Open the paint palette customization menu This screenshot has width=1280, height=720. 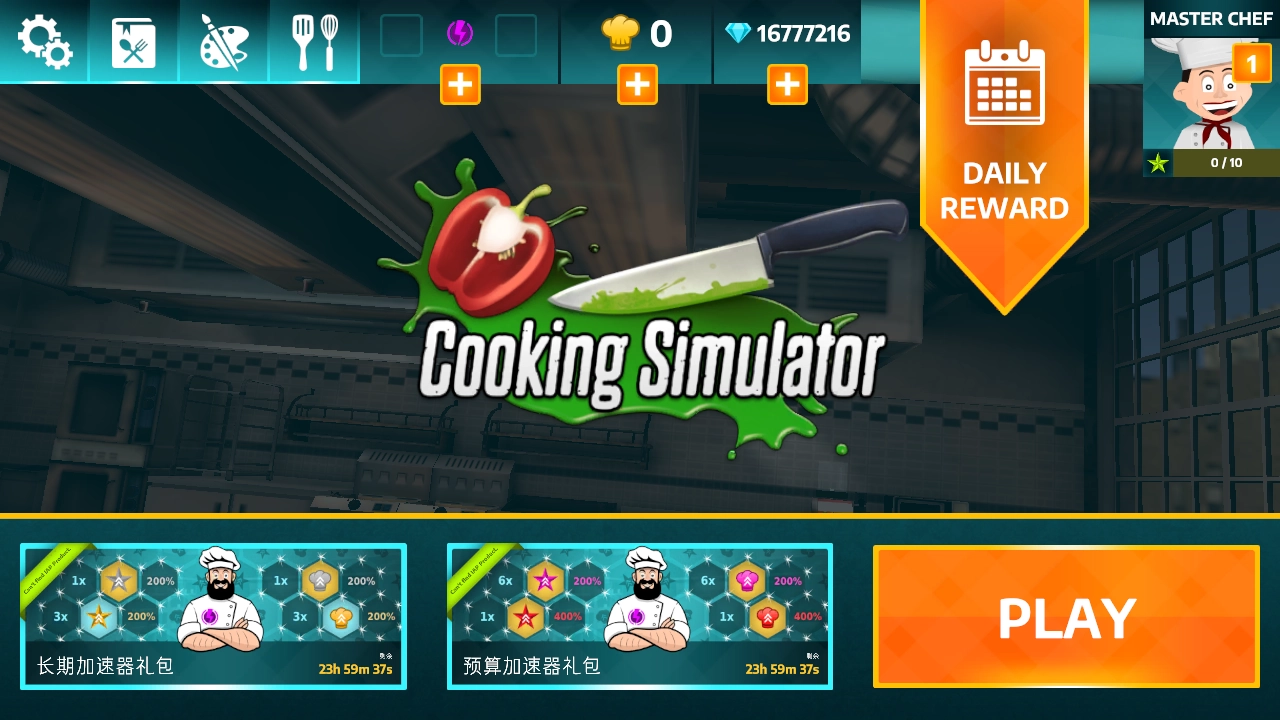[223, 40]
